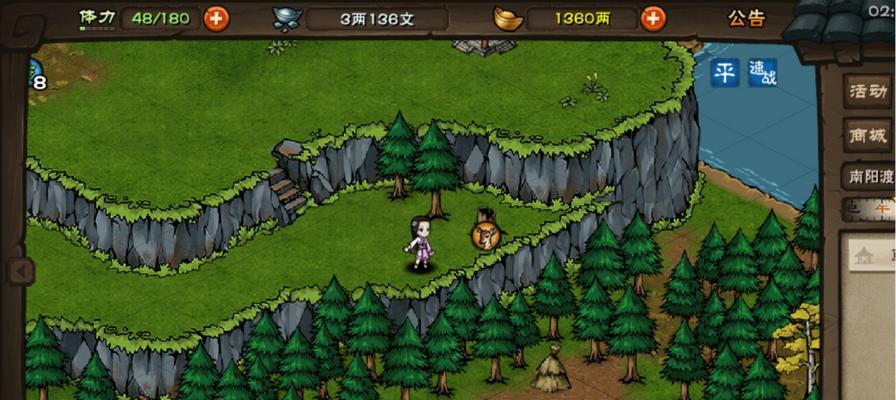Open the 商城 shop
The height and width of the screenshot is (400, 896).
pos(867,135)
